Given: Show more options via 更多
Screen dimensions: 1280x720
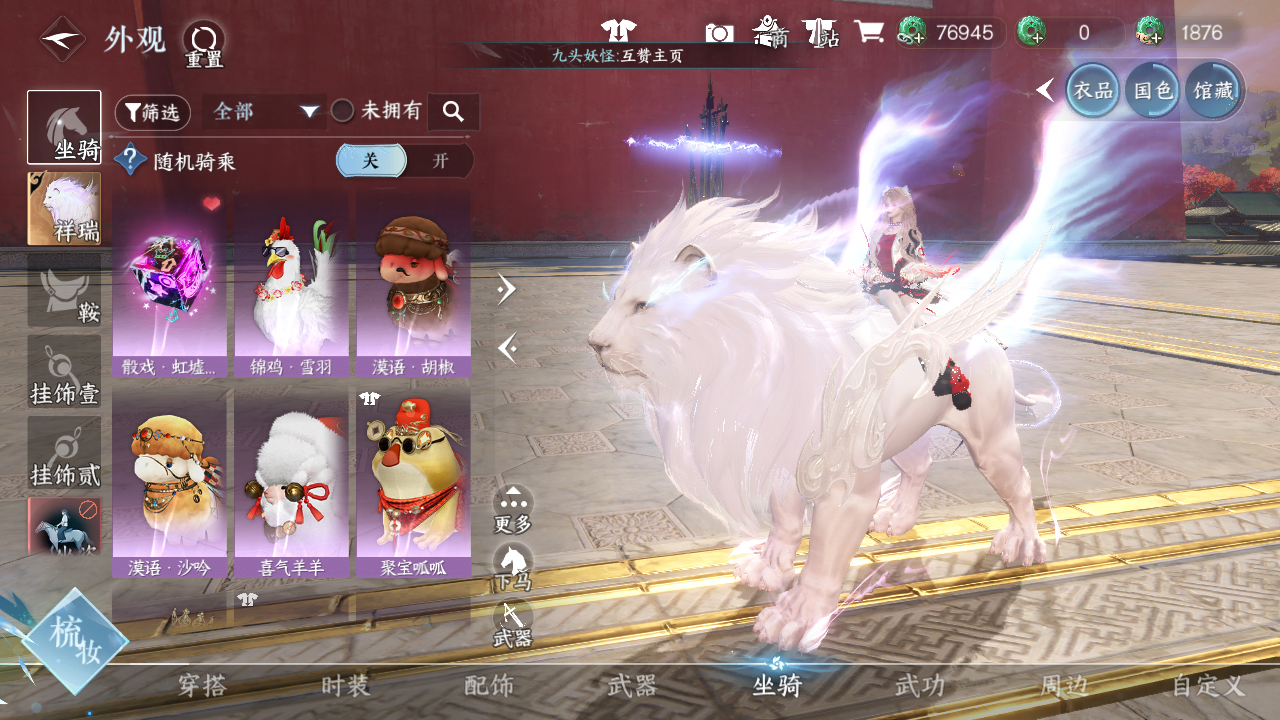Looking at the screenshot, I should [x=513, y=509].
